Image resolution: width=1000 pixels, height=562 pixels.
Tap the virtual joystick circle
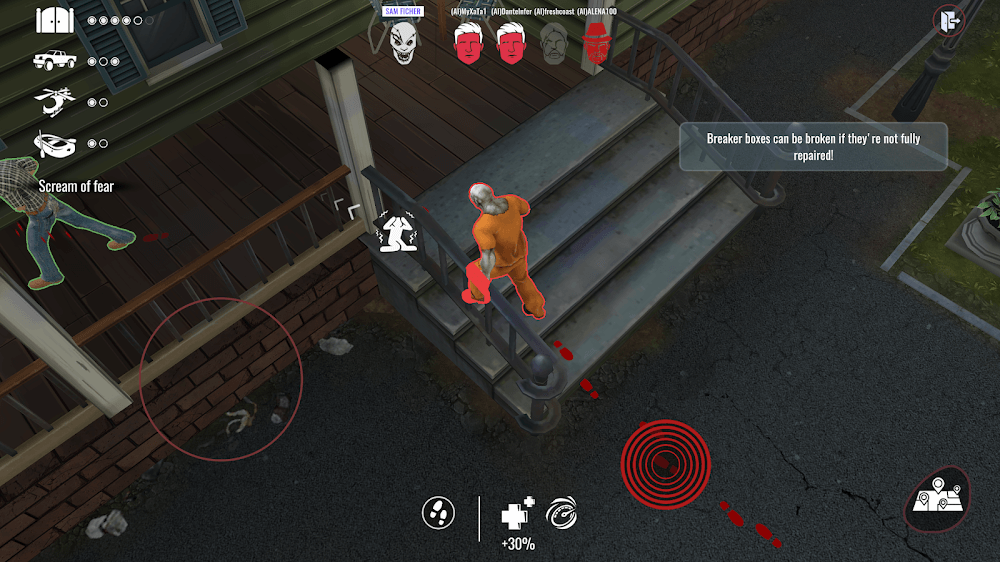pos(221,379)
